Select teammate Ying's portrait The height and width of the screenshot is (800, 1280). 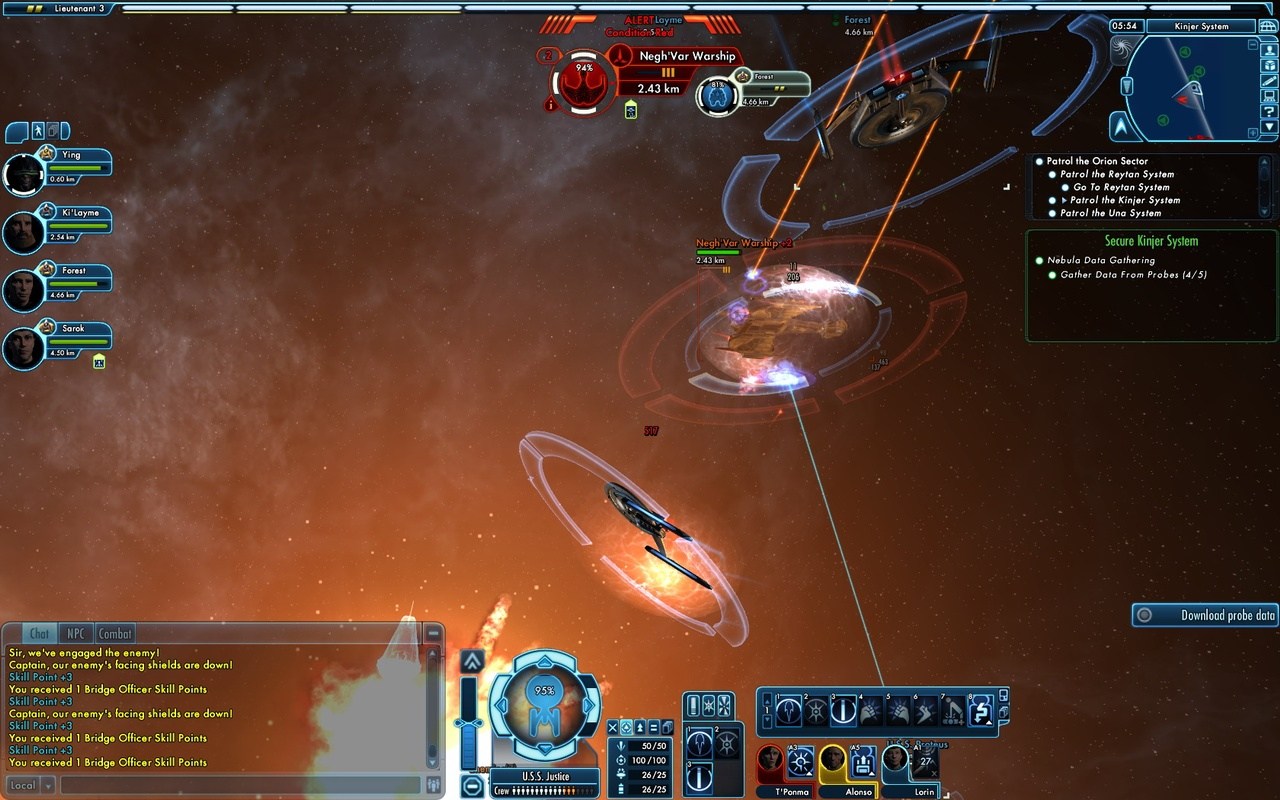click(22, 175)
